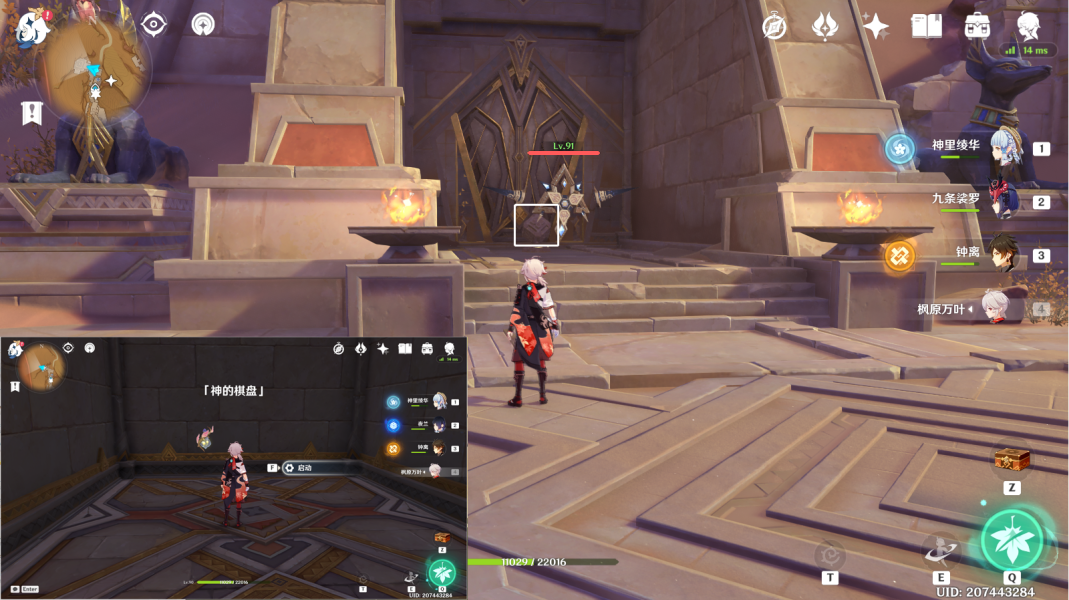
Task: Open the large circular minimap
Action: coord(93,68)
